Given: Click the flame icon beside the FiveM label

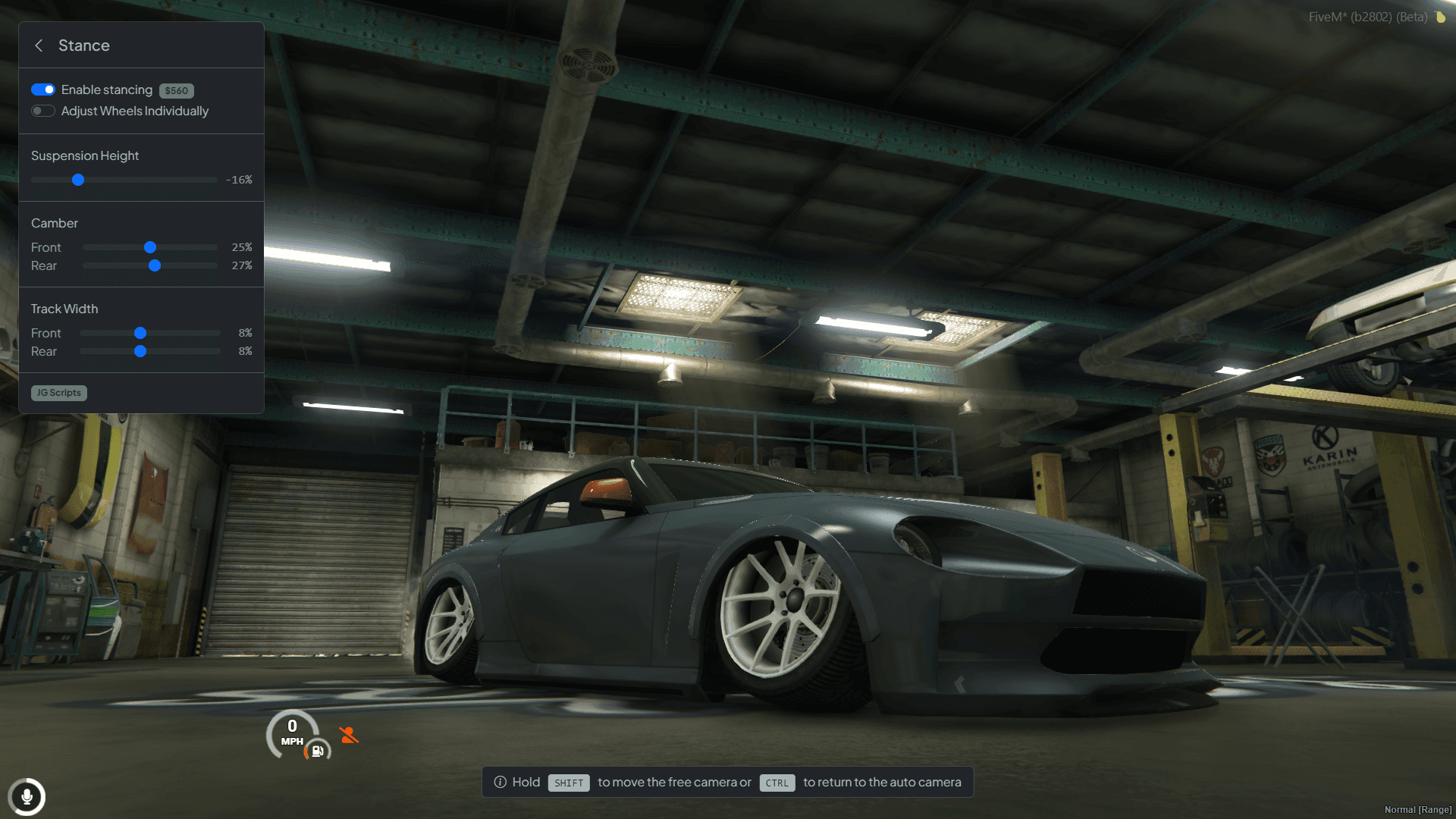Looking at the screenshot, I should 1440,16.
